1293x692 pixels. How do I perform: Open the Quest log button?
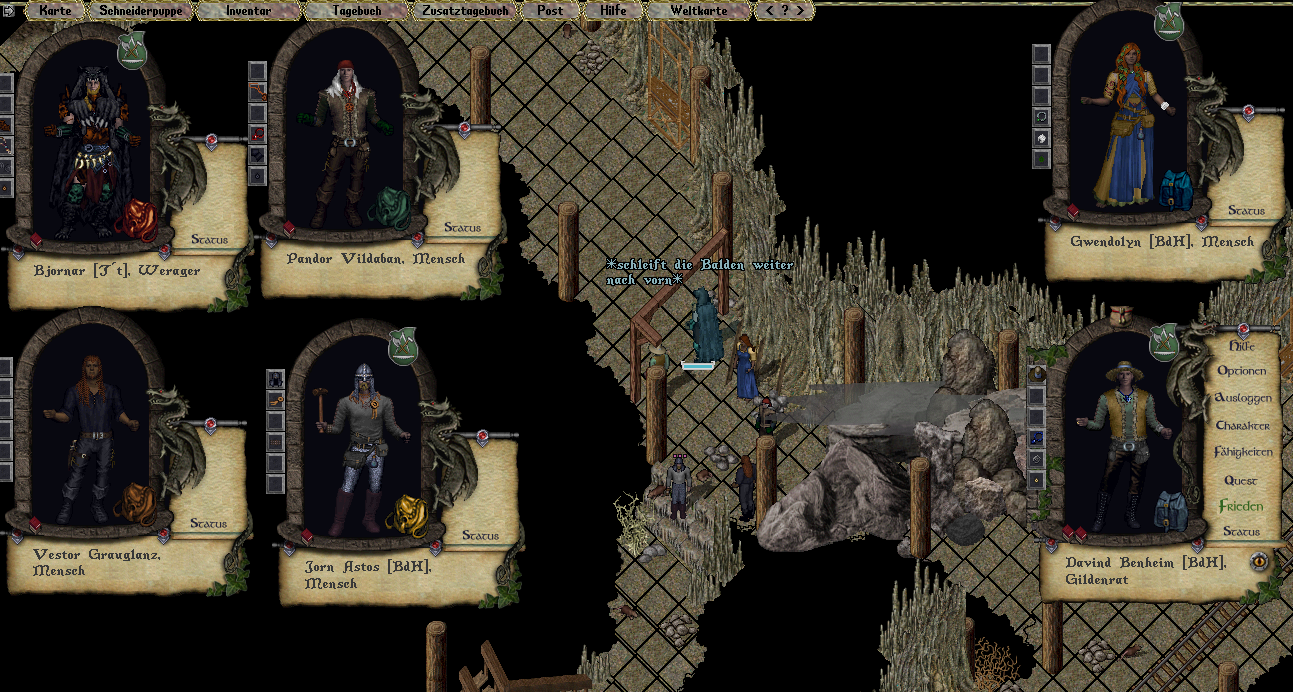pos(1241,480)
